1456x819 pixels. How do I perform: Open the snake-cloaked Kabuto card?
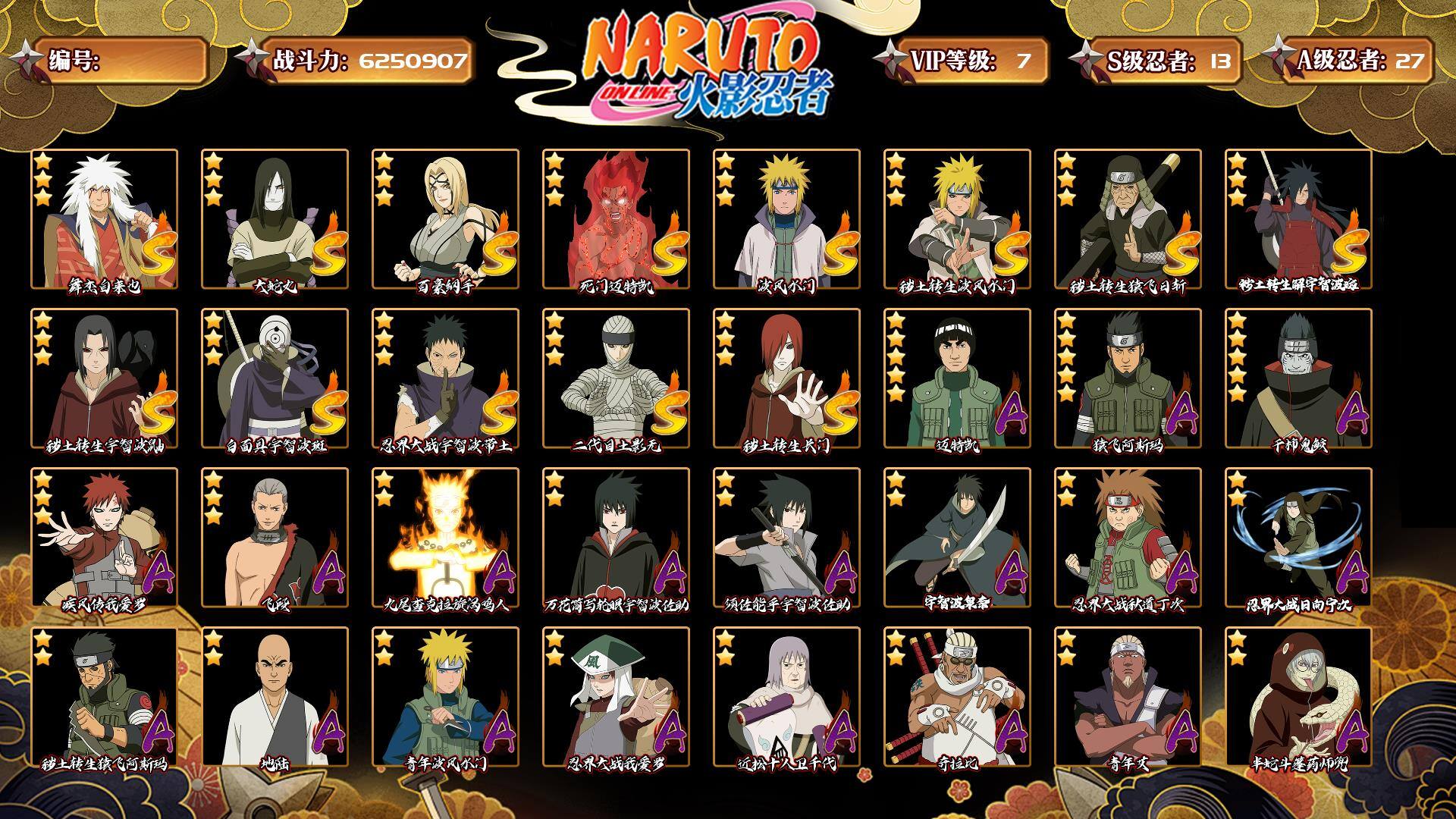pos(1298,697)
